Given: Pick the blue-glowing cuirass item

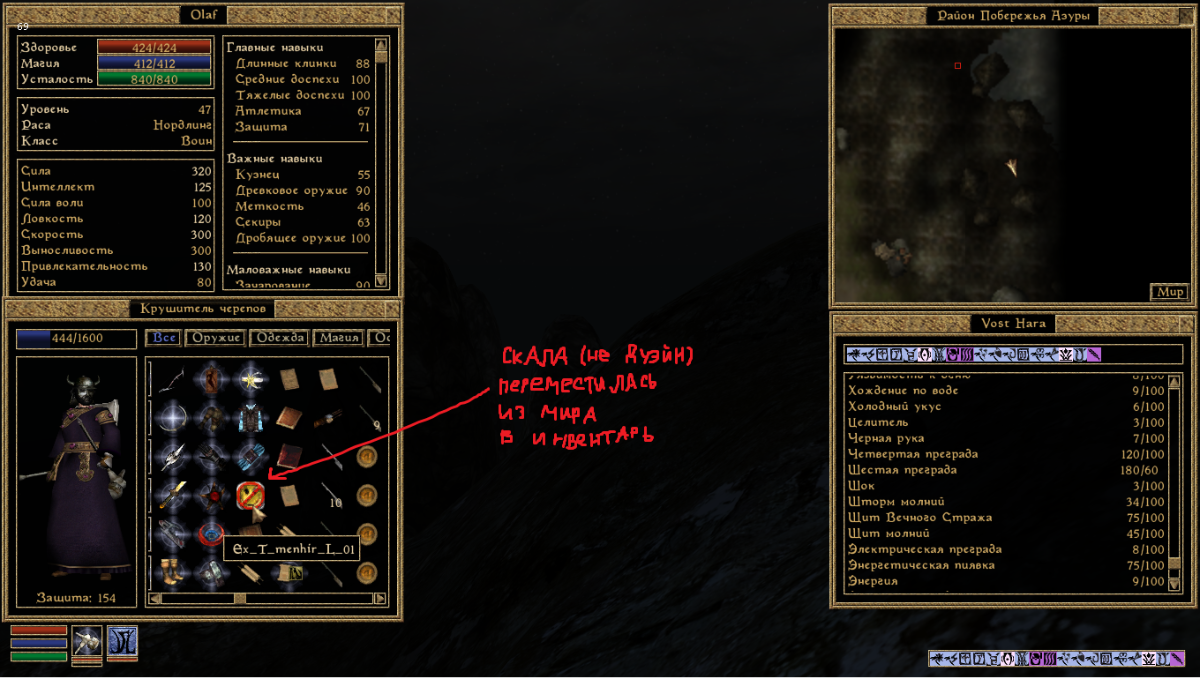Looking at the screenshot, I should click(x=250, y=417).
